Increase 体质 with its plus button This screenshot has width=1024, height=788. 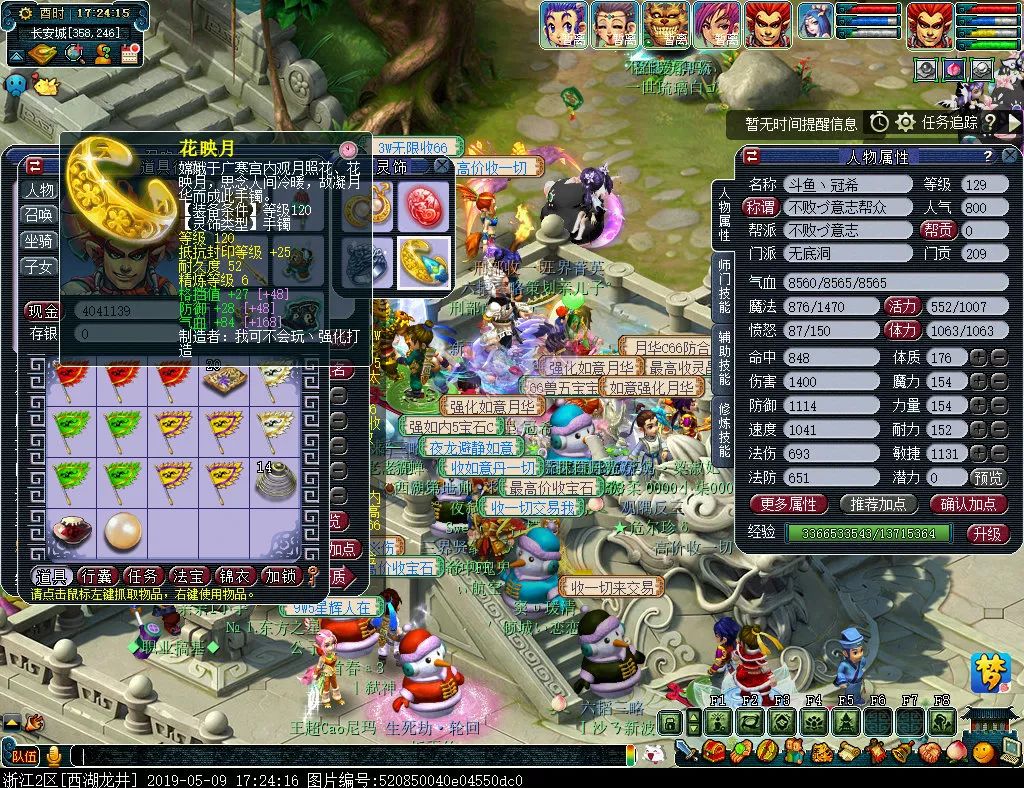[977, 357]
